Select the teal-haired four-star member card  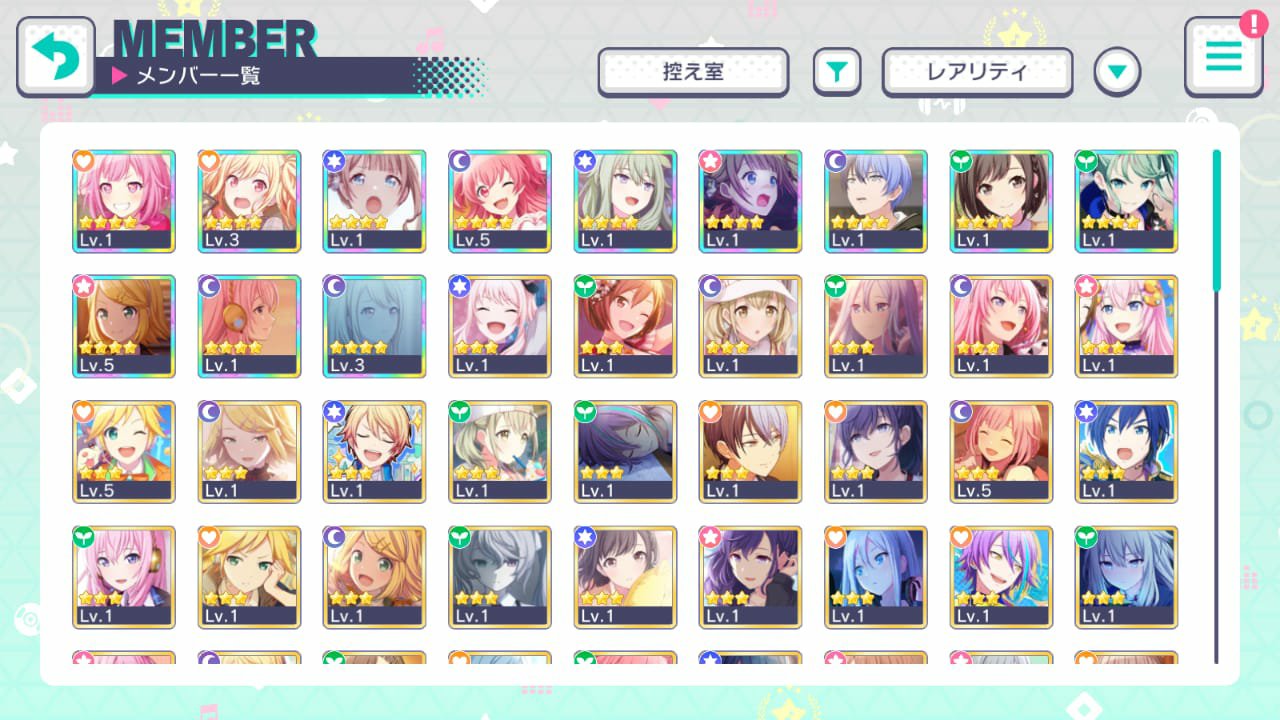tap(1126, 201)
